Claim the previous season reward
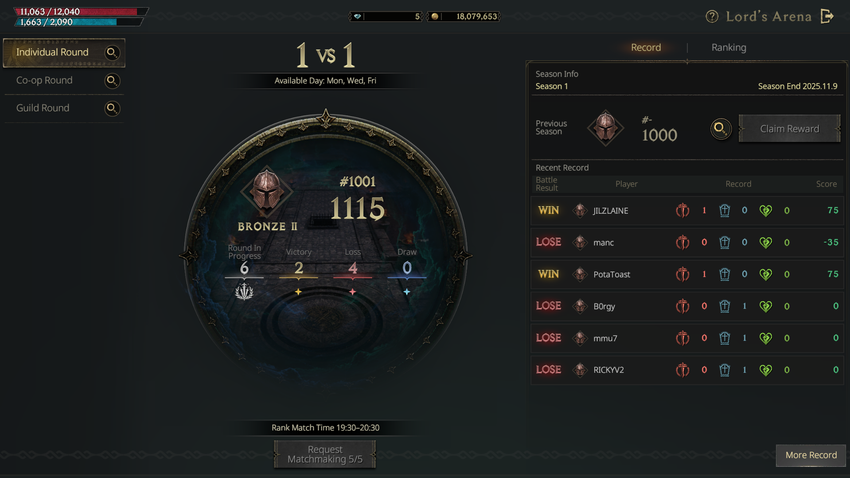Screen dimensions: 850x478 789,129
